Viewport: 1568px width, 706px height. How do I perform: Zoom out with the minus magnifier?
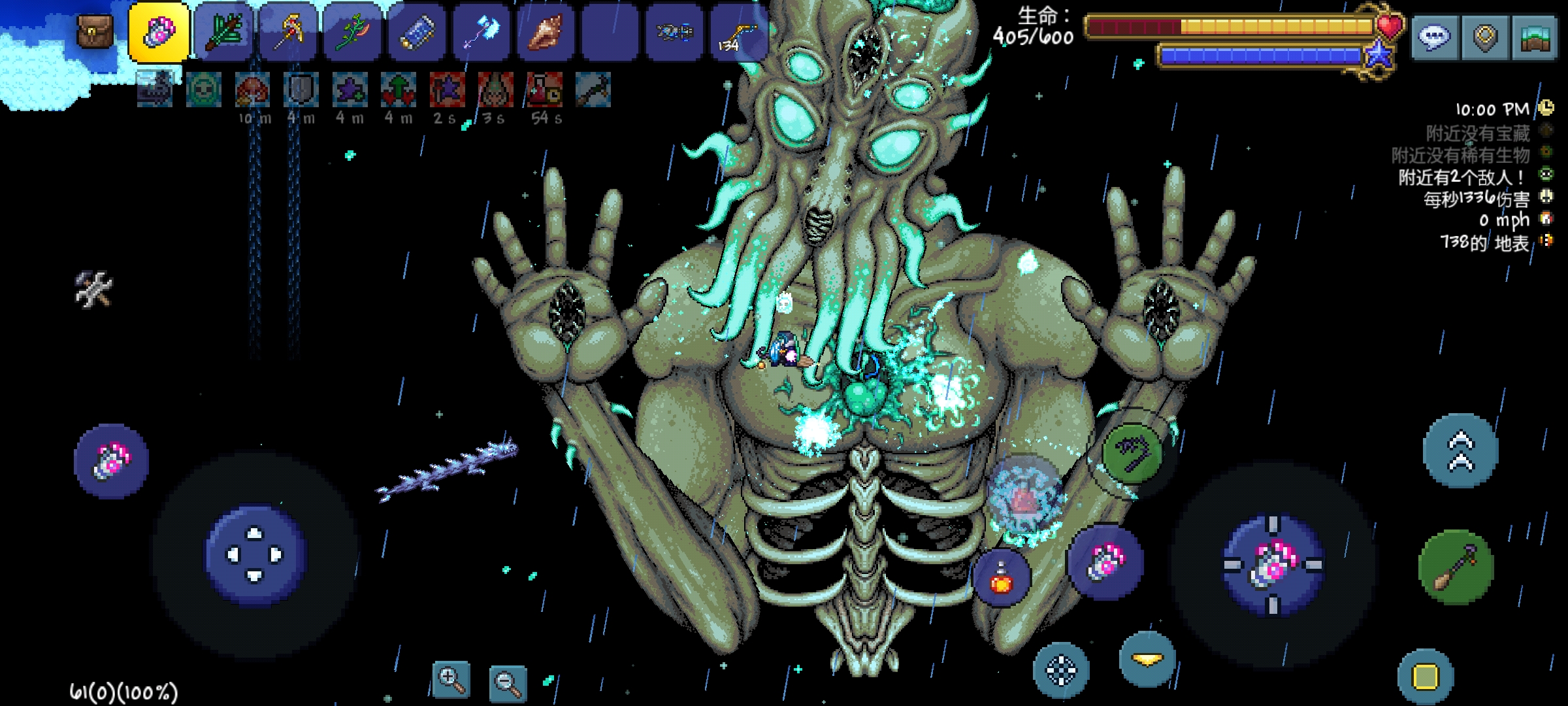508,683
